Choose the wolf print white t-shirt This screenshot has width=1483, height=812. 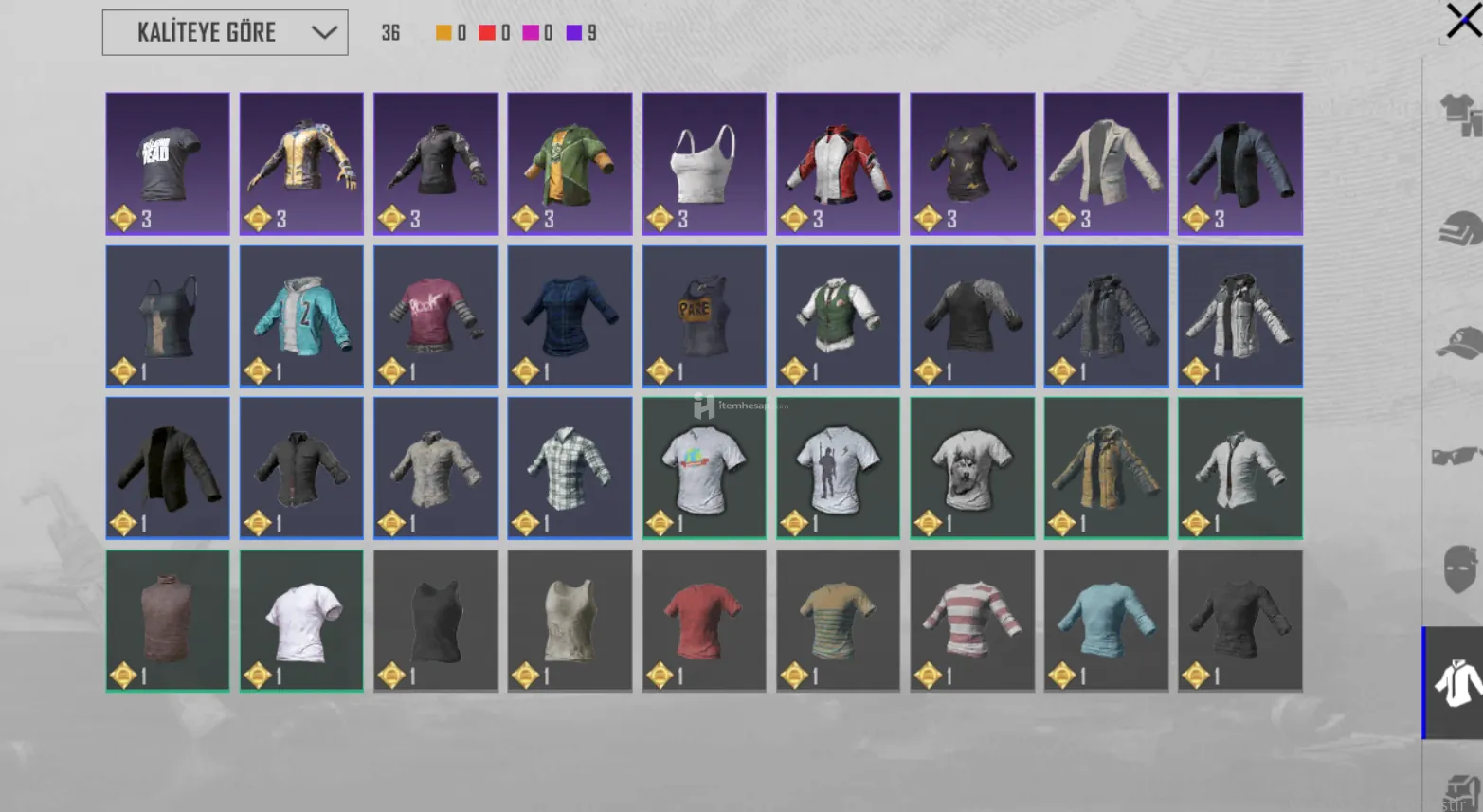(x=972, y=468)
